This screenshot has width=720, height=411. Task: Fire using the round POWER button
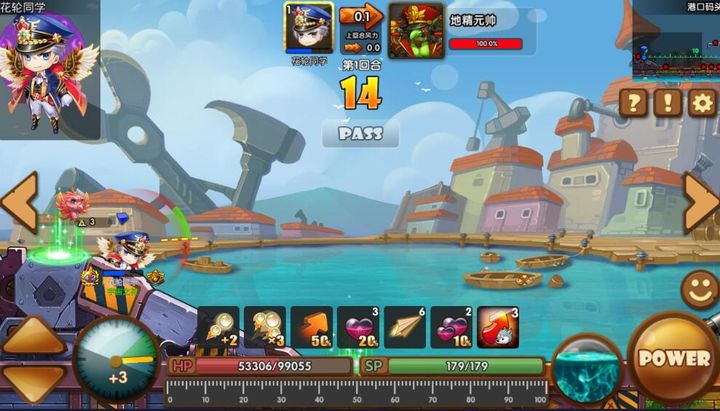point(672,358)
